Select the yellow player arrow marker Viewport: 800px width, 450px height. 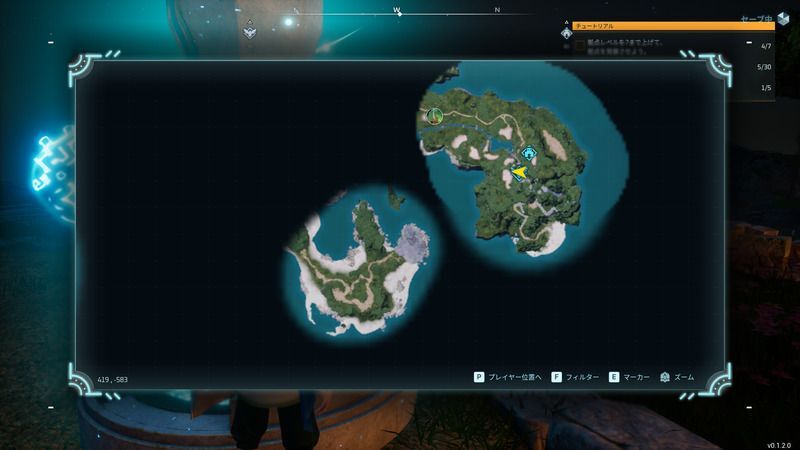(519, 173)
